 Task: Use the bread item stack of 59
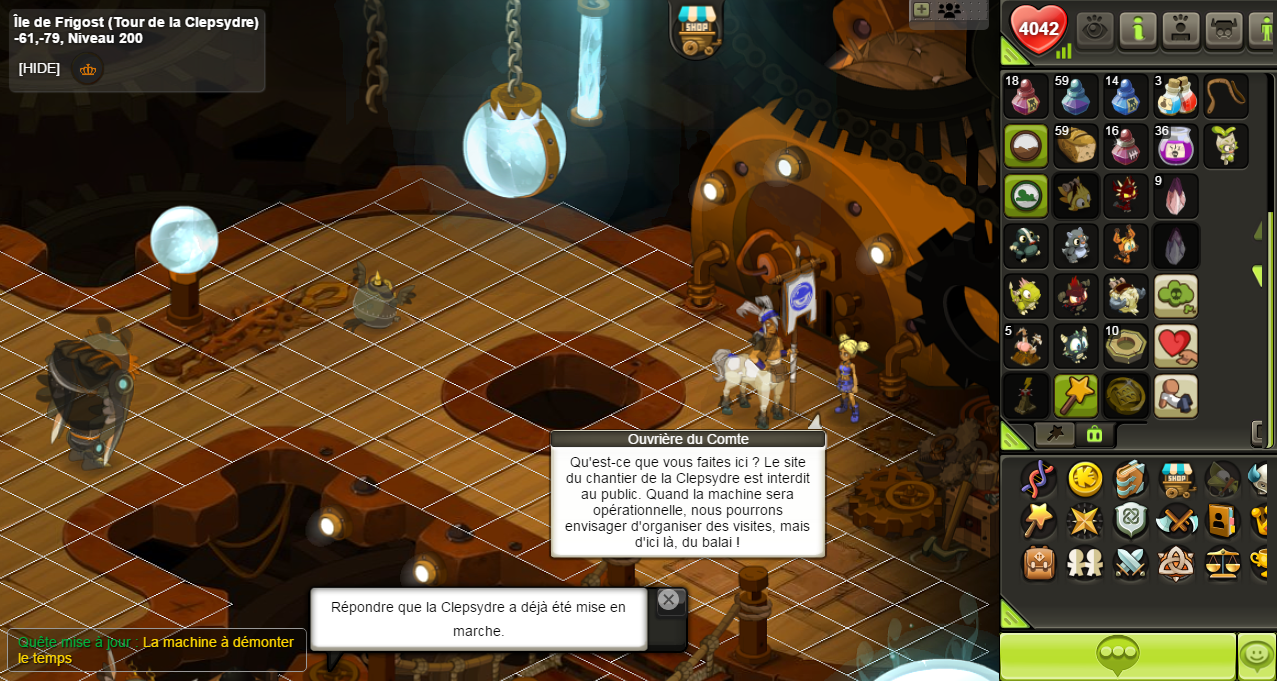click(1076, 146)
